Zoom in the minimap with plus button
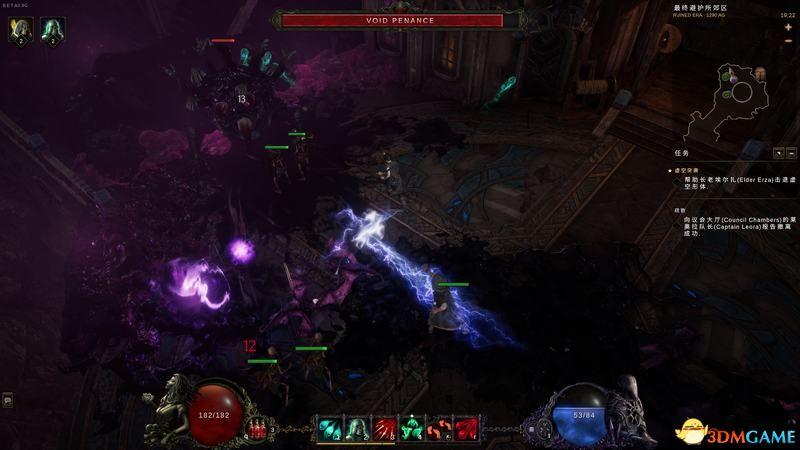 click(x=787, y=27)
